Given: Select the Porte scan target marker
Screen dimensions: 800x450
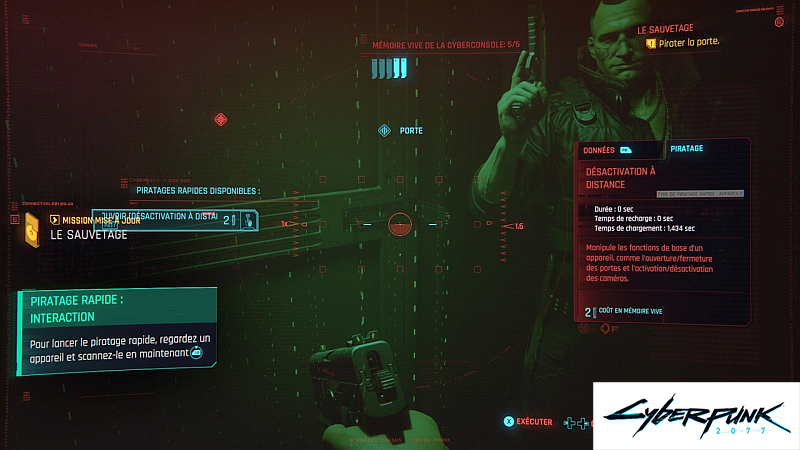Looking at the screenshot, I should [384, 131].
